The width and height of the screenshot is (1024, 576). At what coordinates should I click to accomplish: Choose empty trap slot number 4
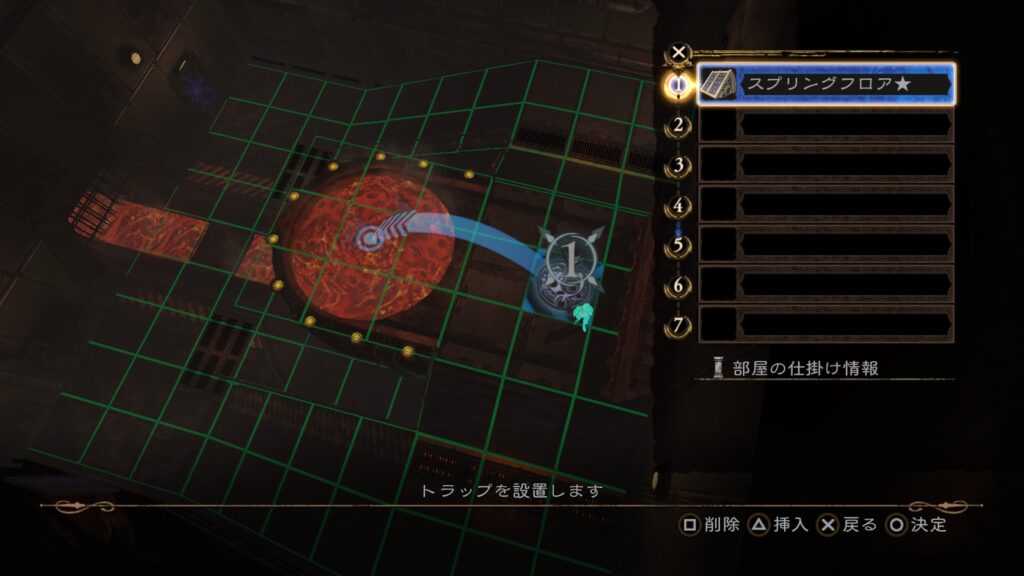point(826,205)
